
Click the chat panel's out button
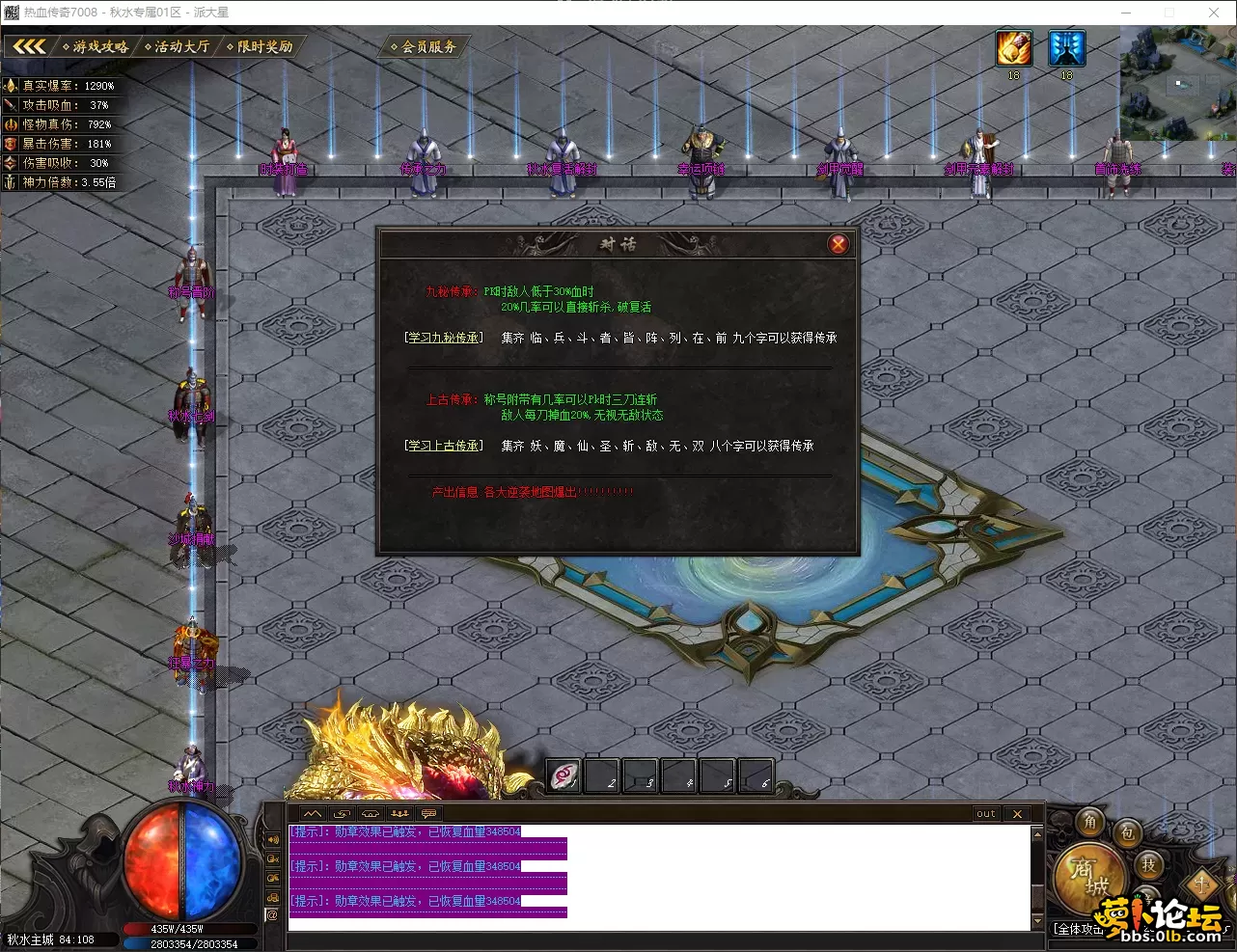985,814
